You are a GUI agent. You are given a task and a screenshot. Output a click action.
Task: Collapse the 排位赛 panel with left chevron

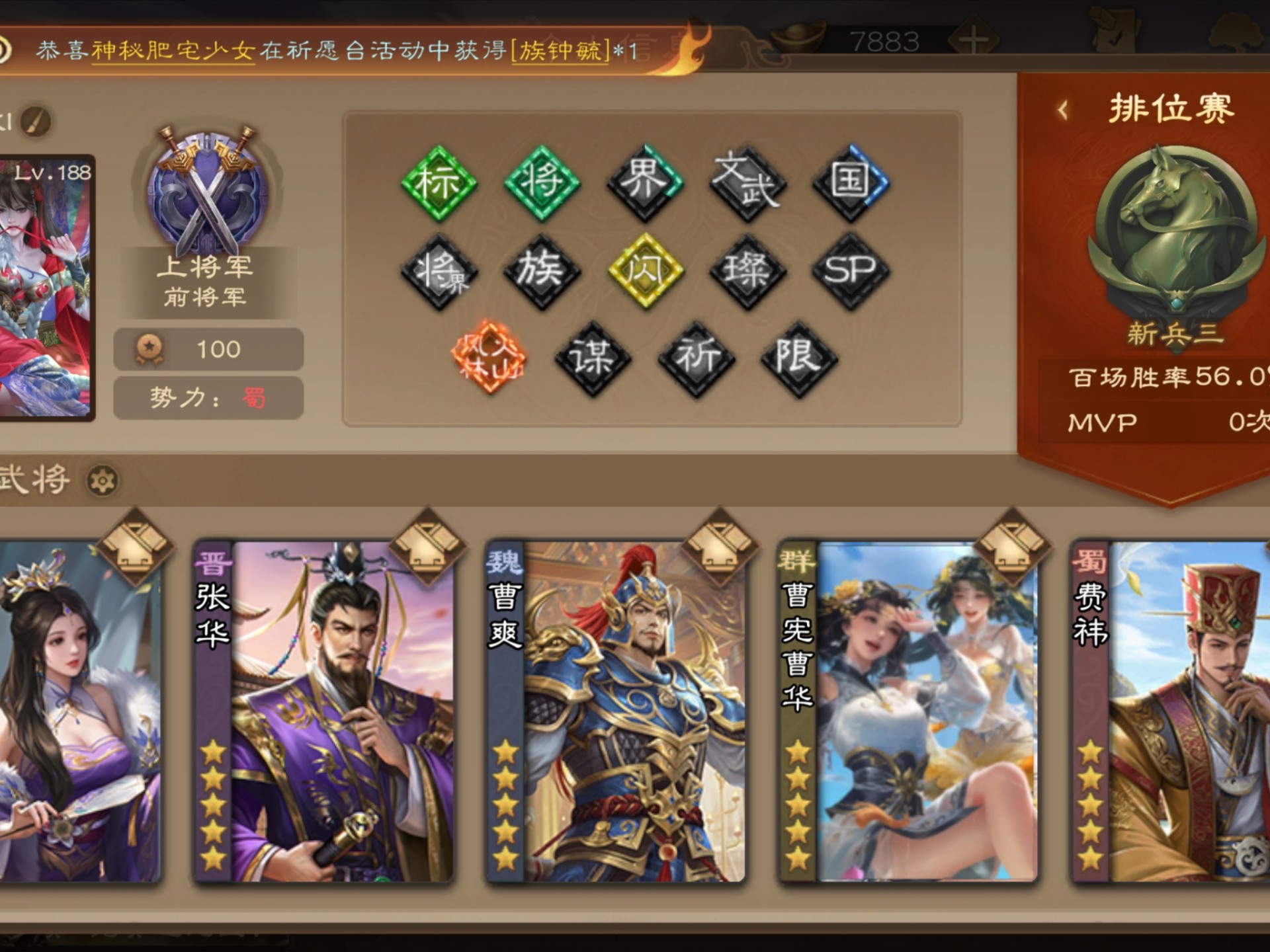coord(1062,109)
